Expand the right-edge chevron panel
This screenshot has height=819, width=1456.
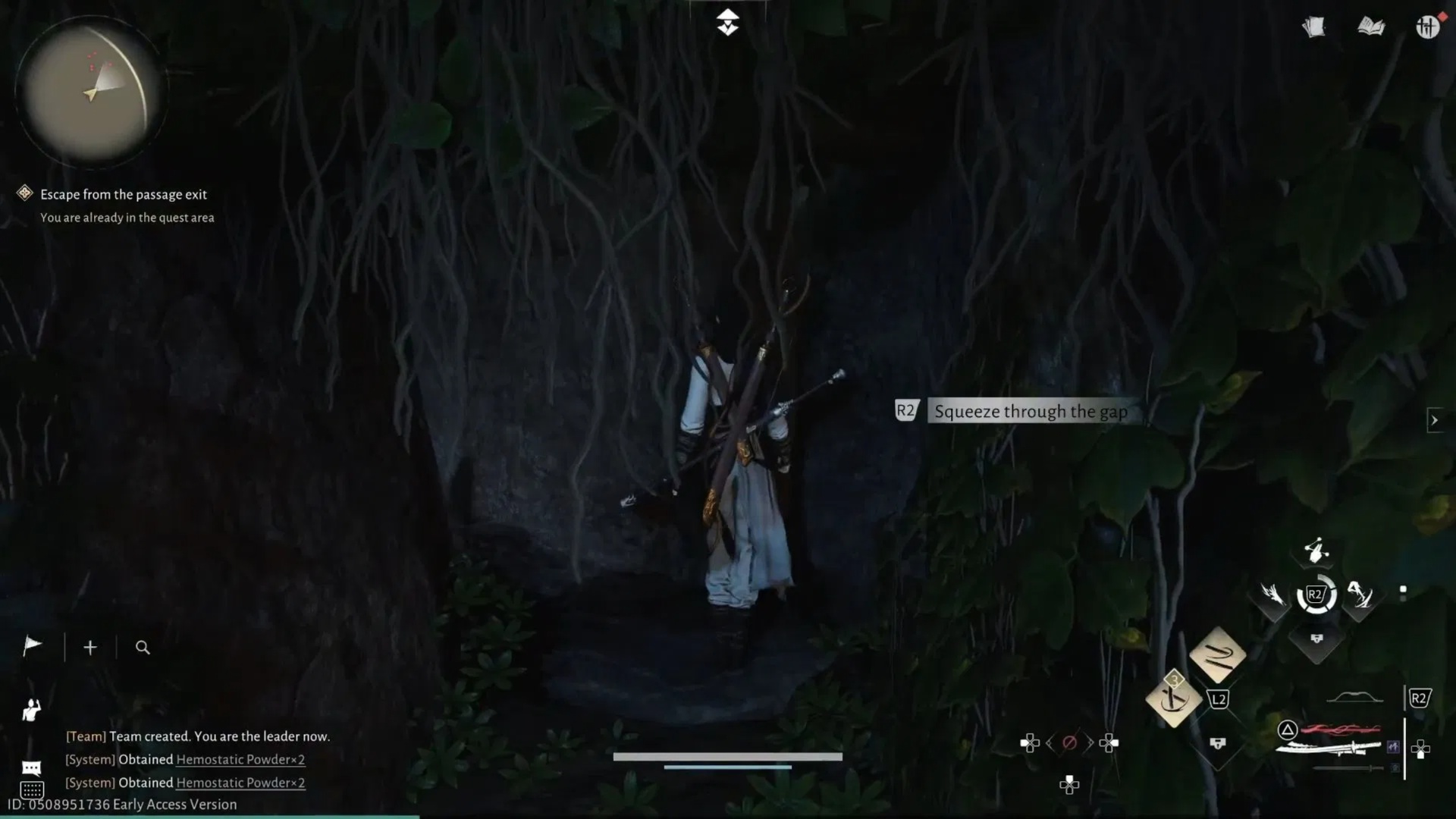1436,419
